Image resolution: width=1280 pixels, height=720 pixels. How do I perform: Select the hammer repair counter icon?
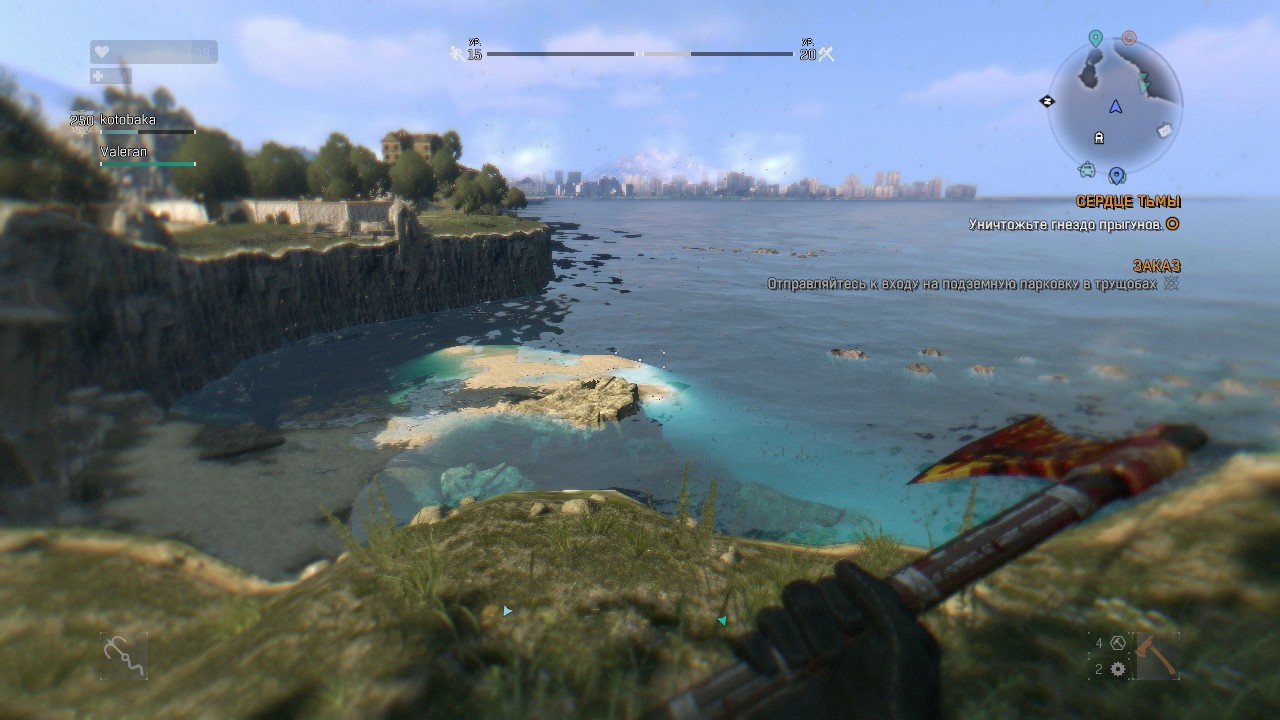(1118, 643)
